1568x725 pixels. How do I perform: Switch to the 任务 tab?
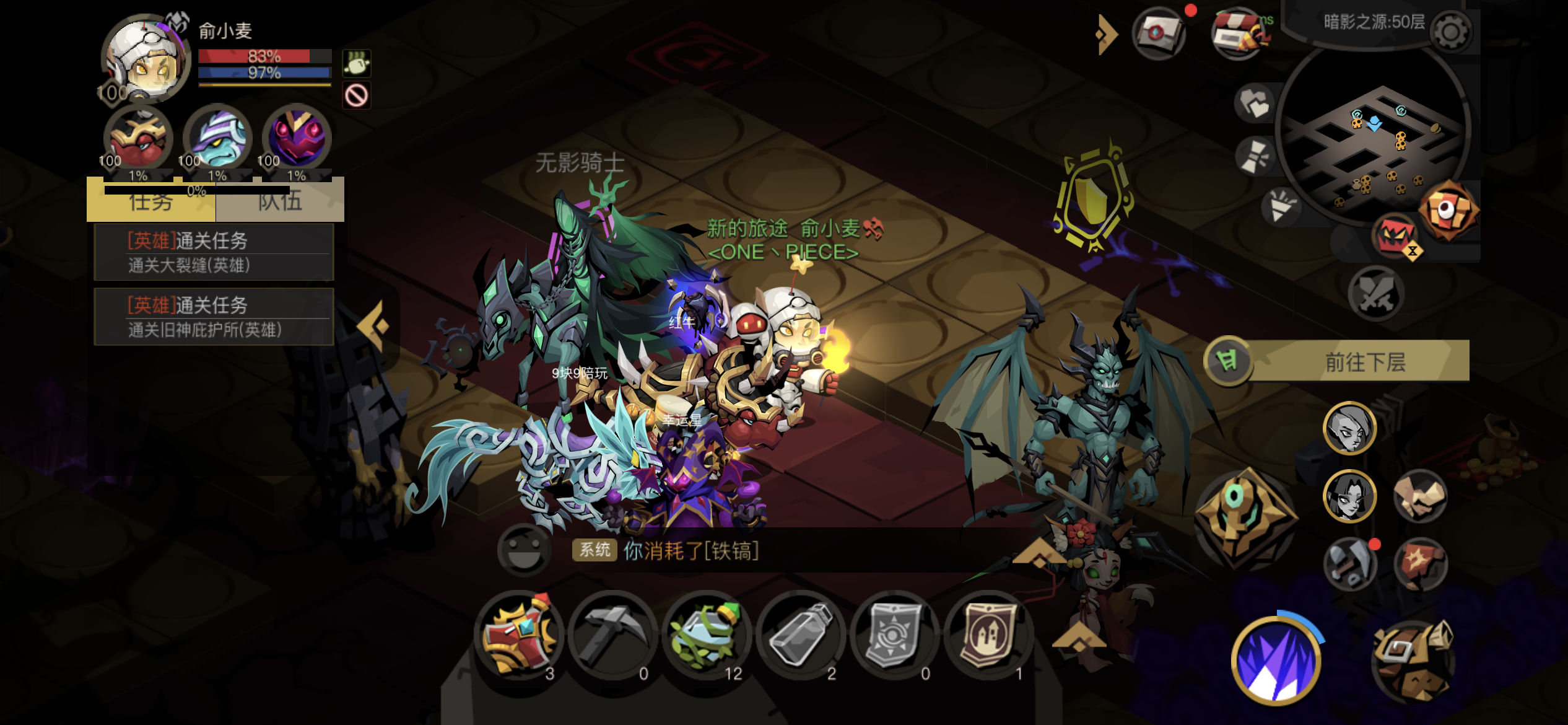tap(150, 201)
